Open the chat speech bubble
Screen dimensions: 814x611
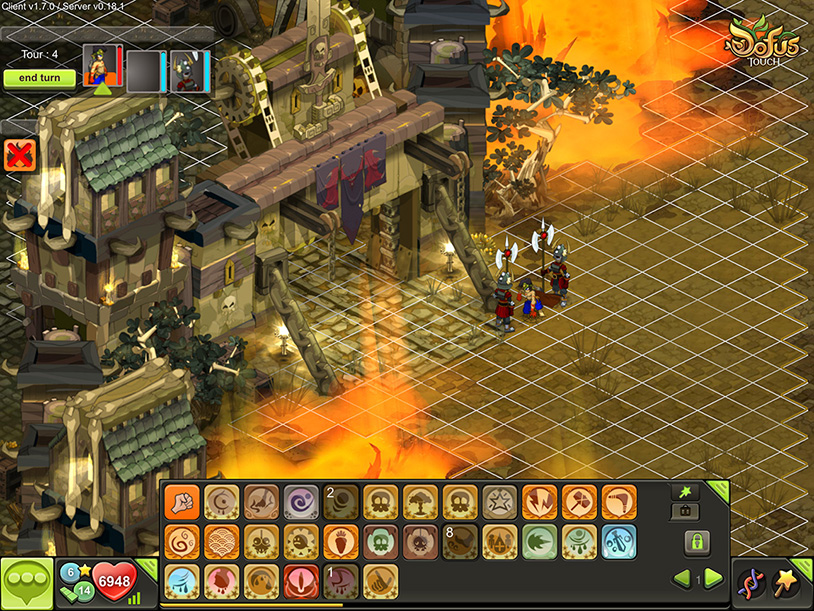point(27,584)
